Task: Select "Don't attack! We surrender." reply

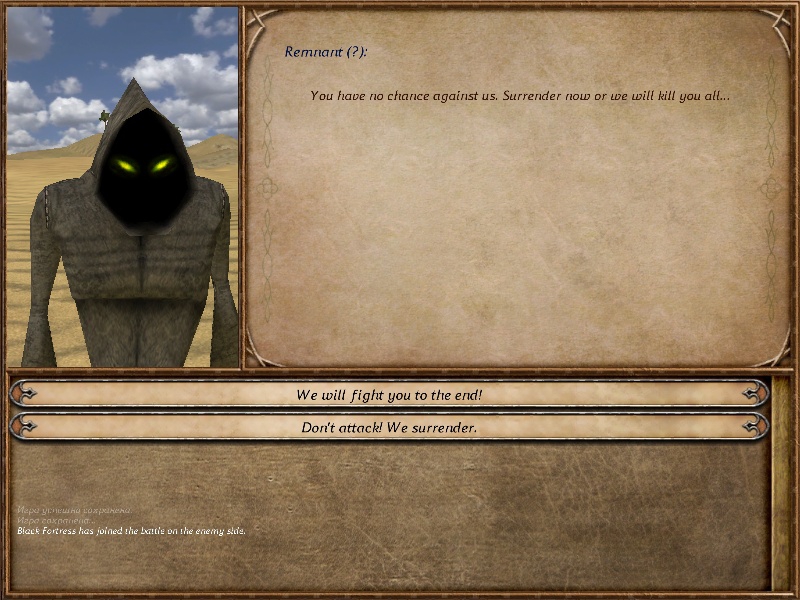Action: [x=389, y=427]
